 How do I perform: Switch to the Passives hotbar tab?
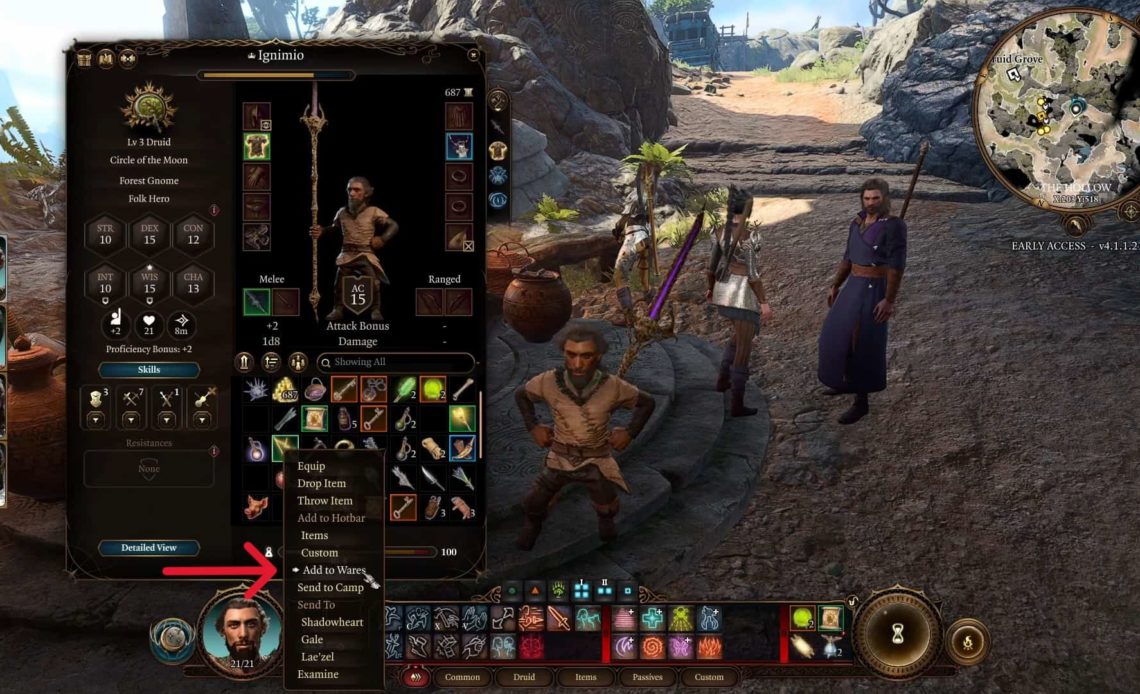point(647,677)
